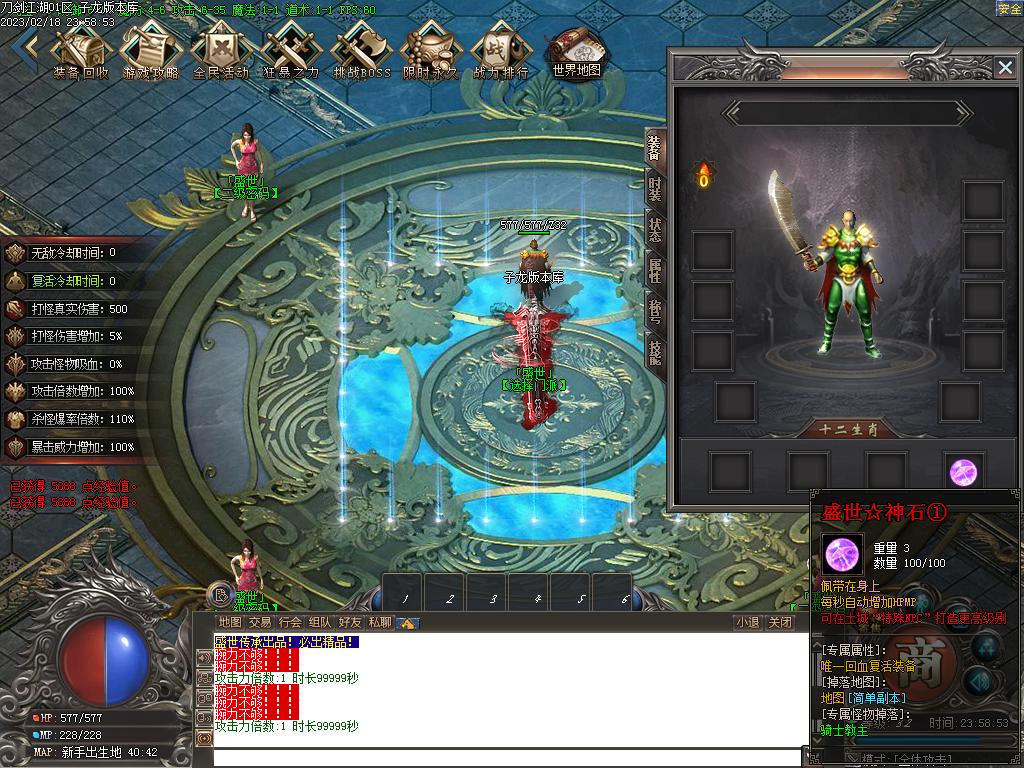This screenshot has width=1024, height=768.
Task: Switch to the 状态 status tab
Action: coord(655,230)
